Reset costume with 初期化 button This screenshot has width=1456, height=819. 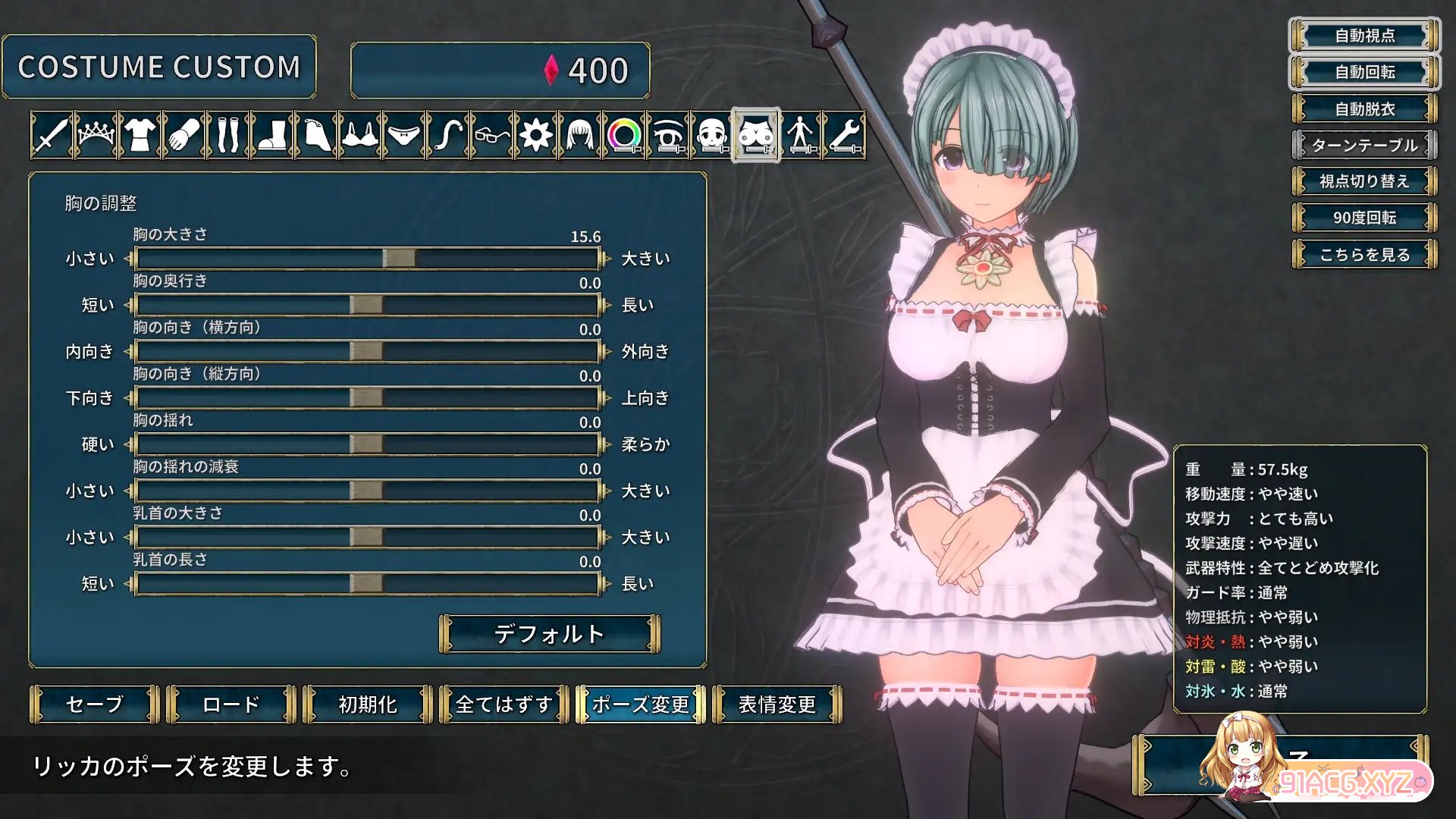click(x=368, y=704)
